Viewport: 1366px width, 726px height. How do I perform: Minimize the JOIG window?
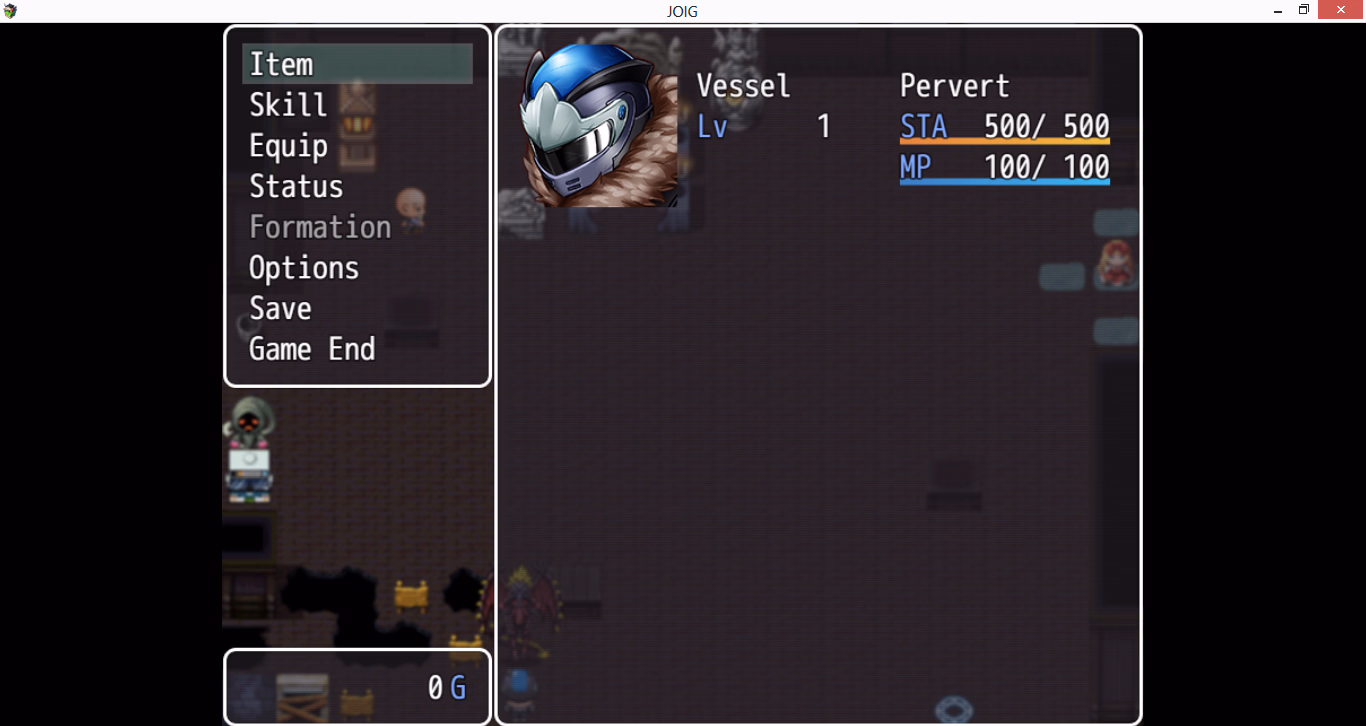tap(1279, 10)
